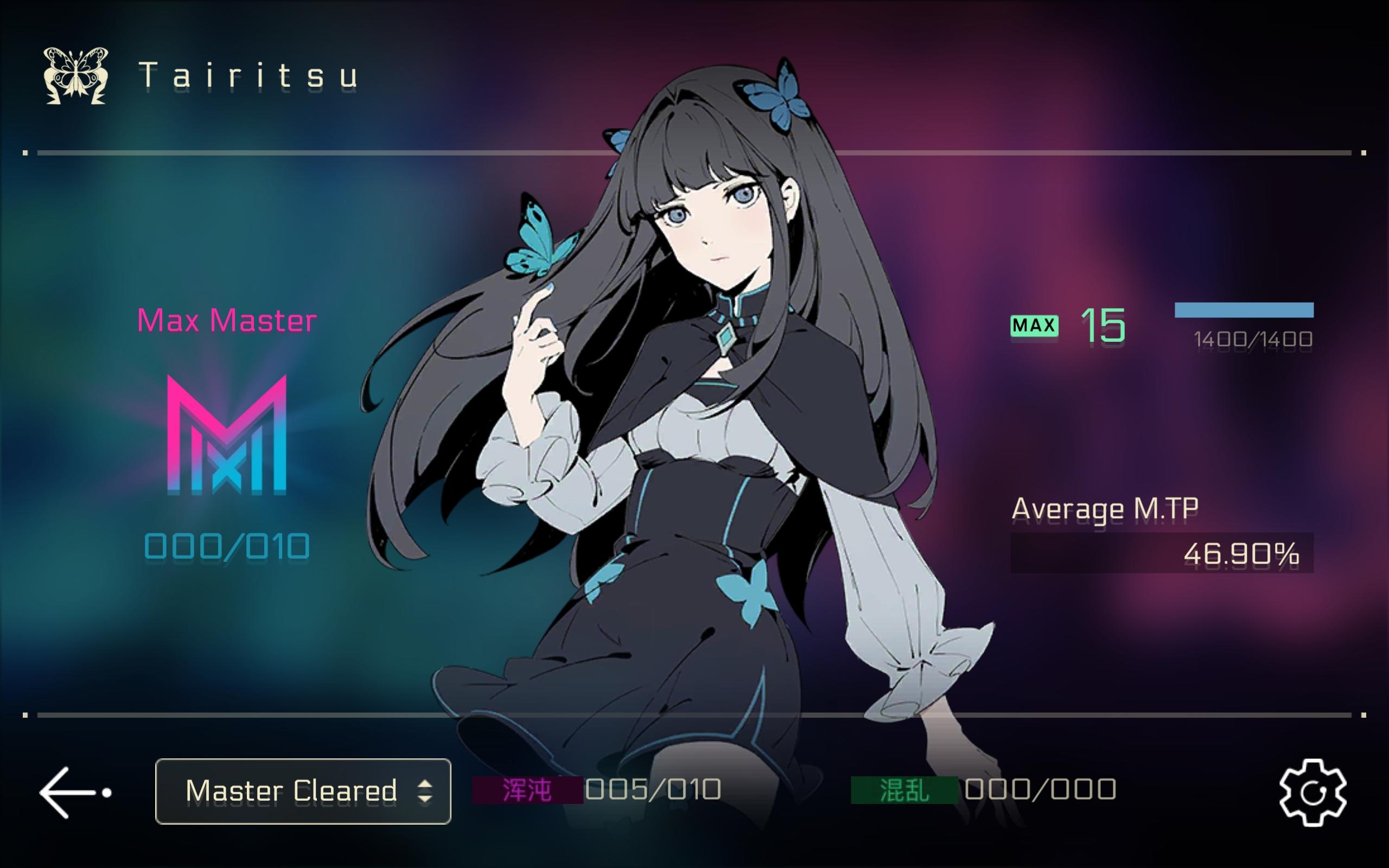Click the MAX level badge
This screenshot has height=868, width=1389.
point(1034,325)
